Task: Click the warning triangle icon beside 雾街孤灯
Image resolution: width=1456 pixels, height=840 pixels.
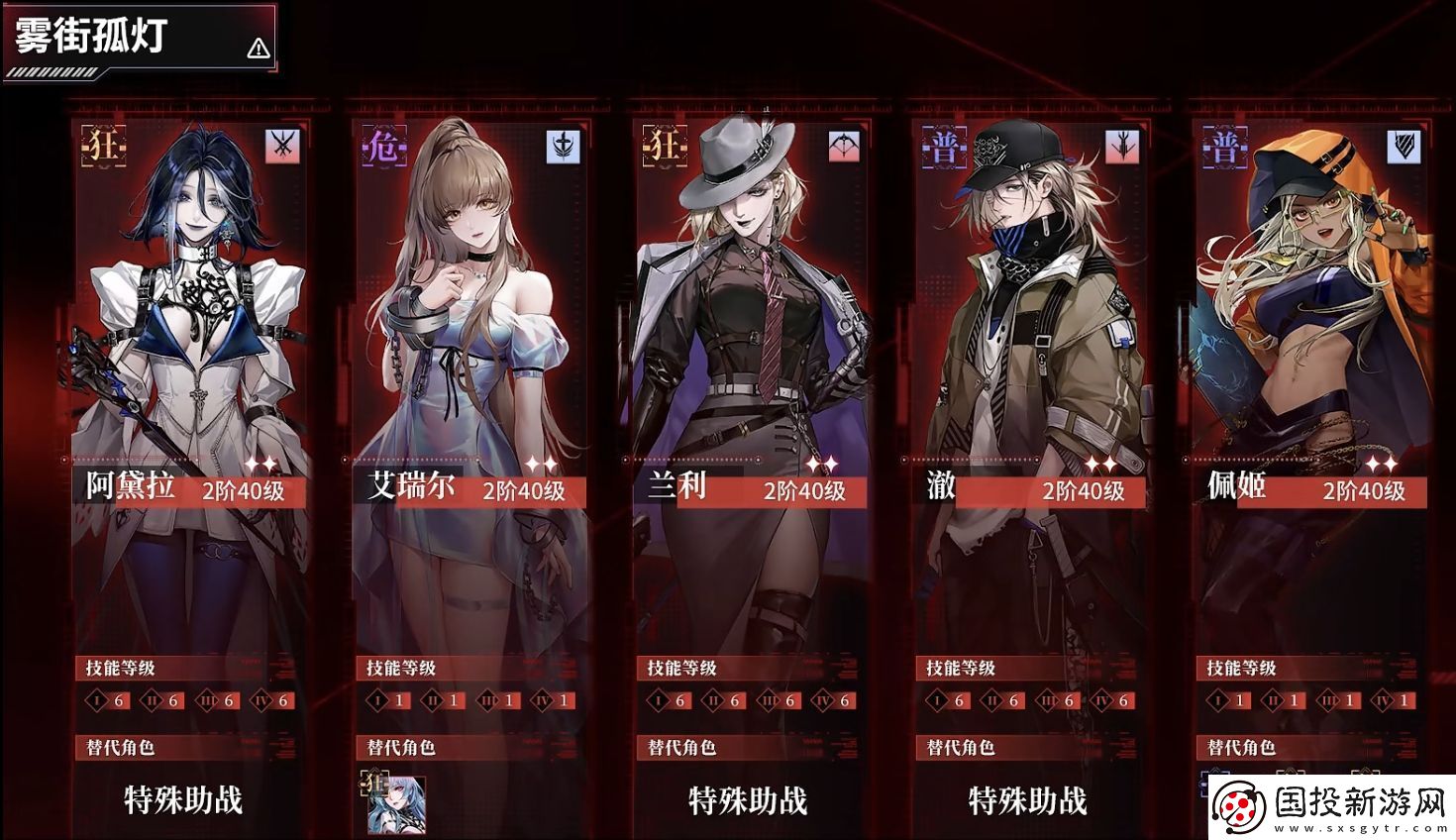Action: 259,48
